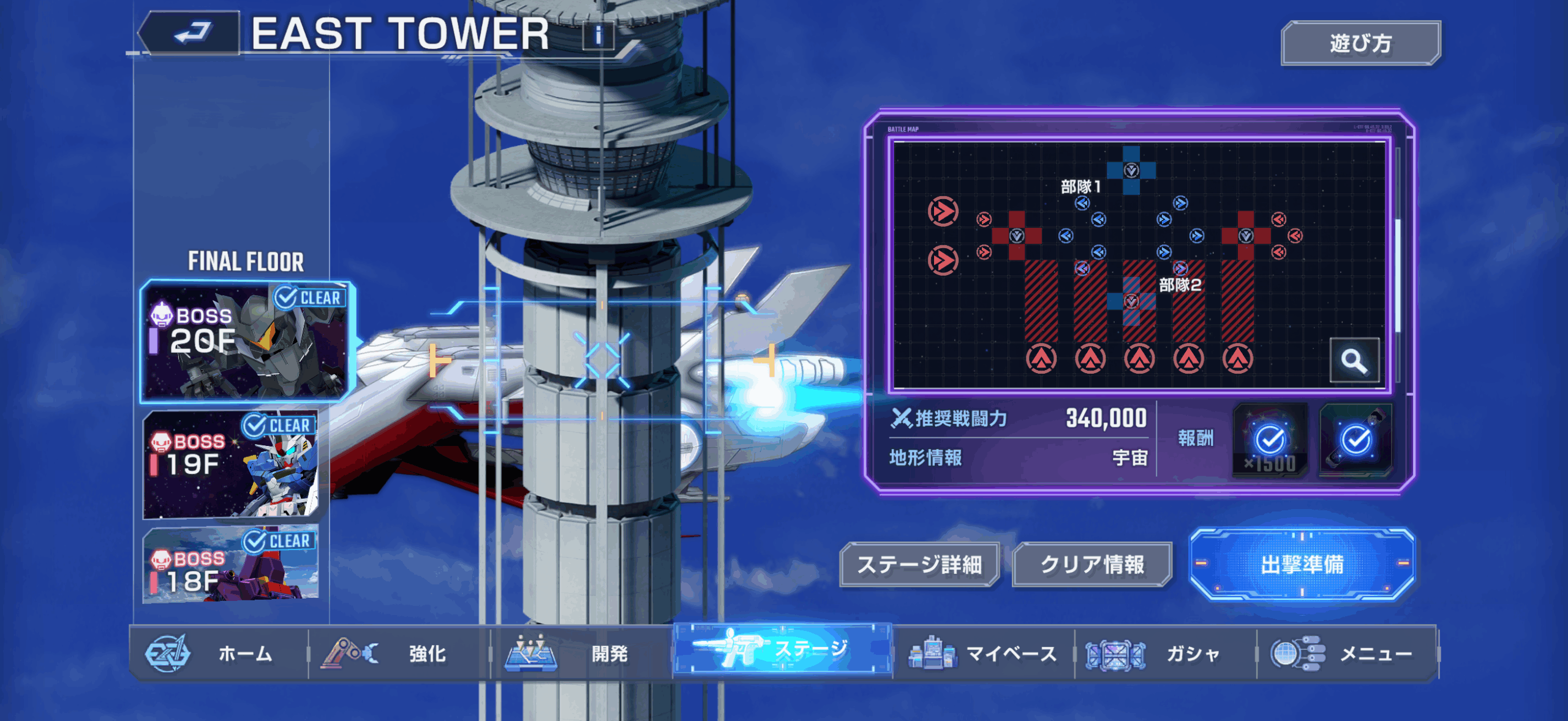This screenshot has height=721, width=1568.
Task: Go back using the return arrow button
Action: point(191,33)
